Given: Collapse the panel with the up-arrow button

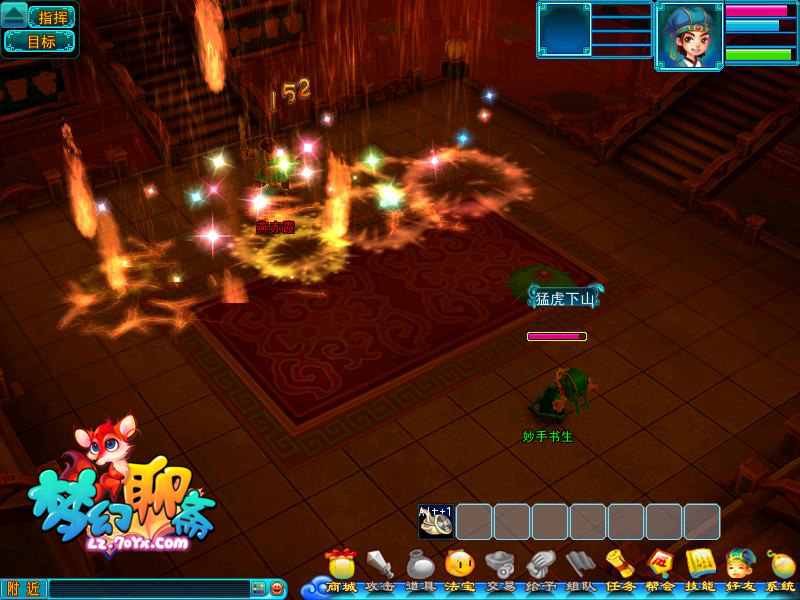Looking at the screenshot, I should pos(14,16).
